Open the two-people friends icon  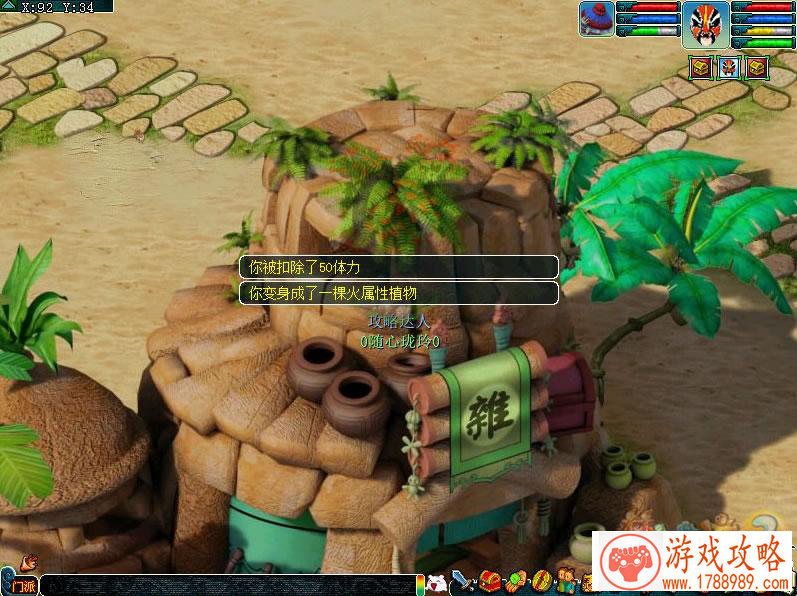tap(567, 580)
